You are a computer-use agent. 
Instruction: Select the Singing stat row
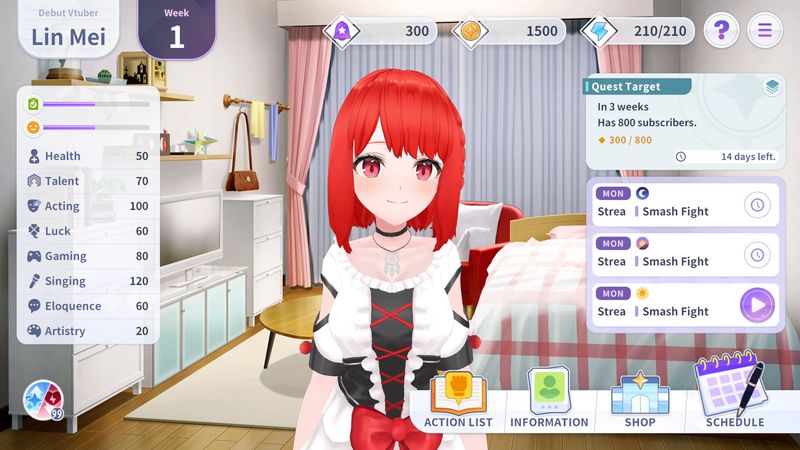pyautogui.click(x=88, y=281)
